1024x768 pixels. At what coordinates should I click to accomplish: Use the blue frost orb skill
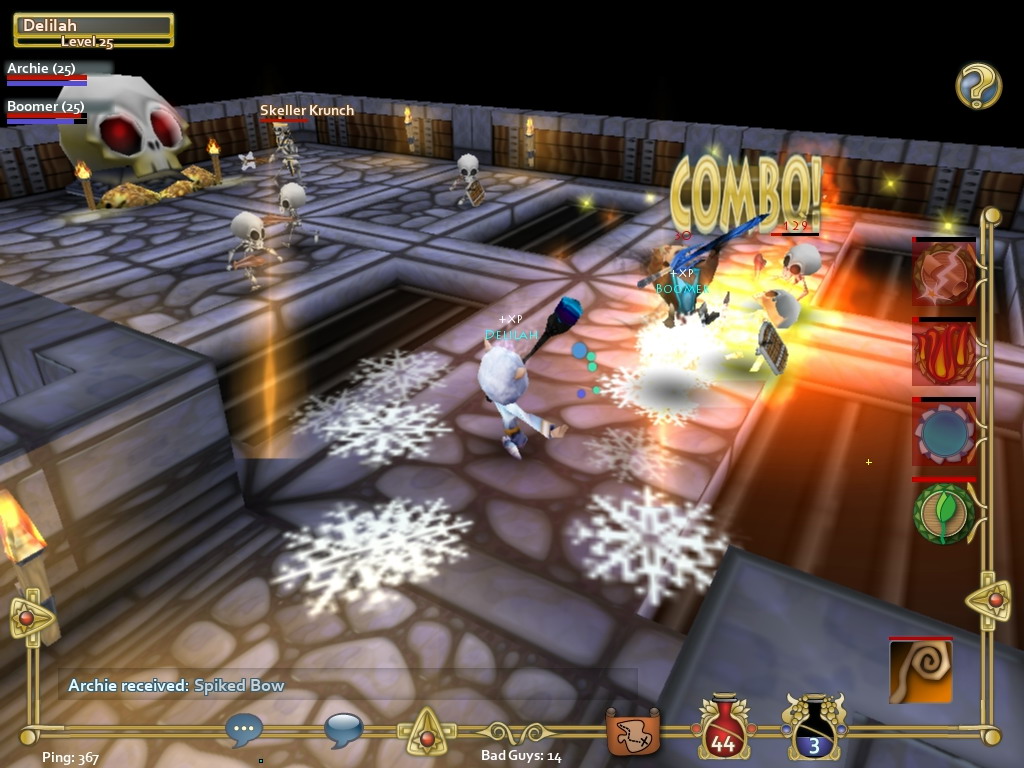[943, 433]
